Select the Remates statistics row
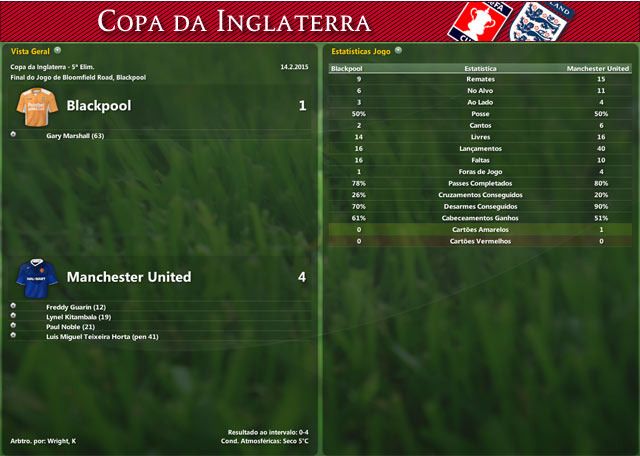This screenshot has width=640, height=456. click(480, 78)
